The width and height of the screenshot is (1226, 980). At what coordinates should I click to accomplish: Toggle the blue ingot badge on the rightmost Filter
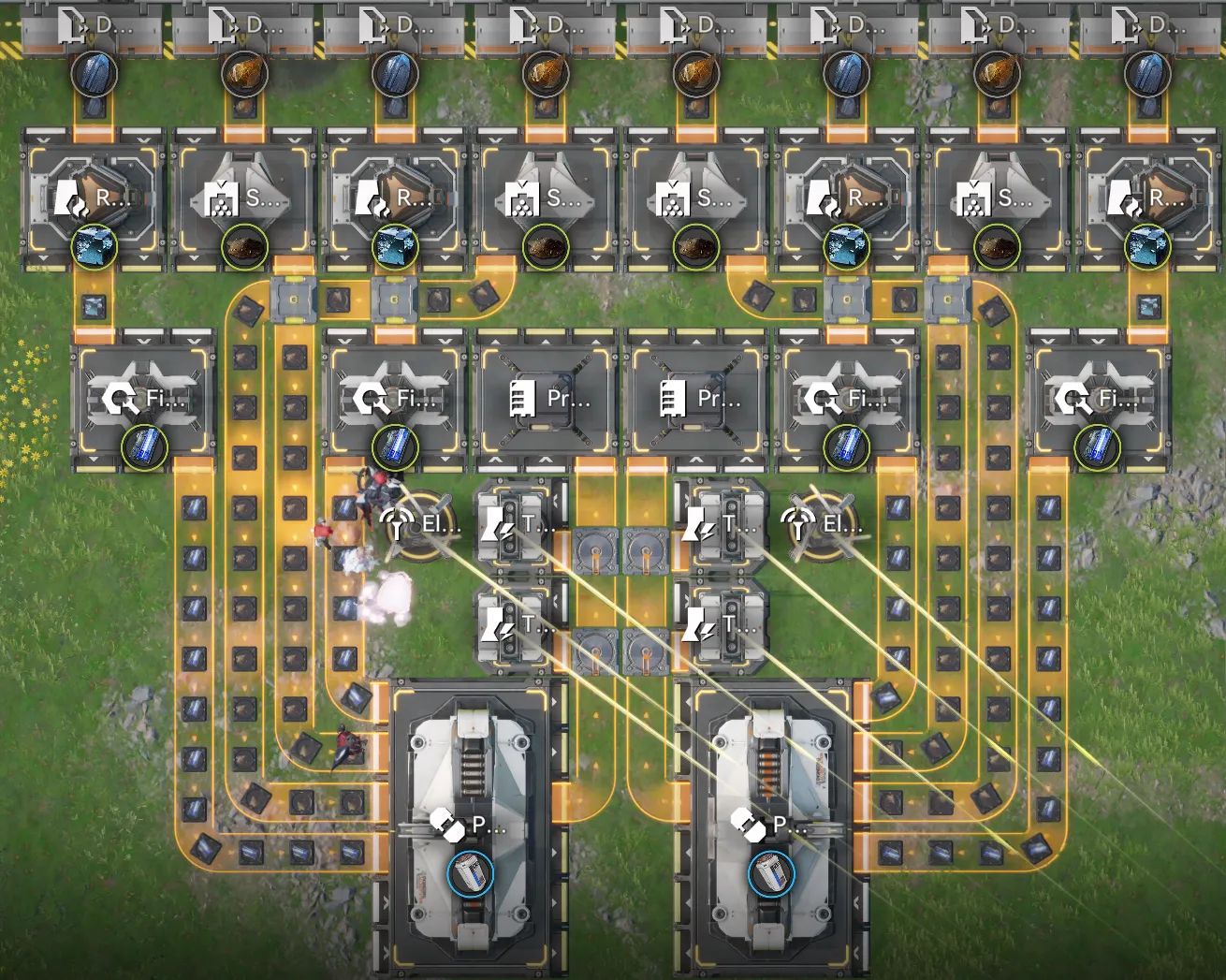[x=1100, y=446]
